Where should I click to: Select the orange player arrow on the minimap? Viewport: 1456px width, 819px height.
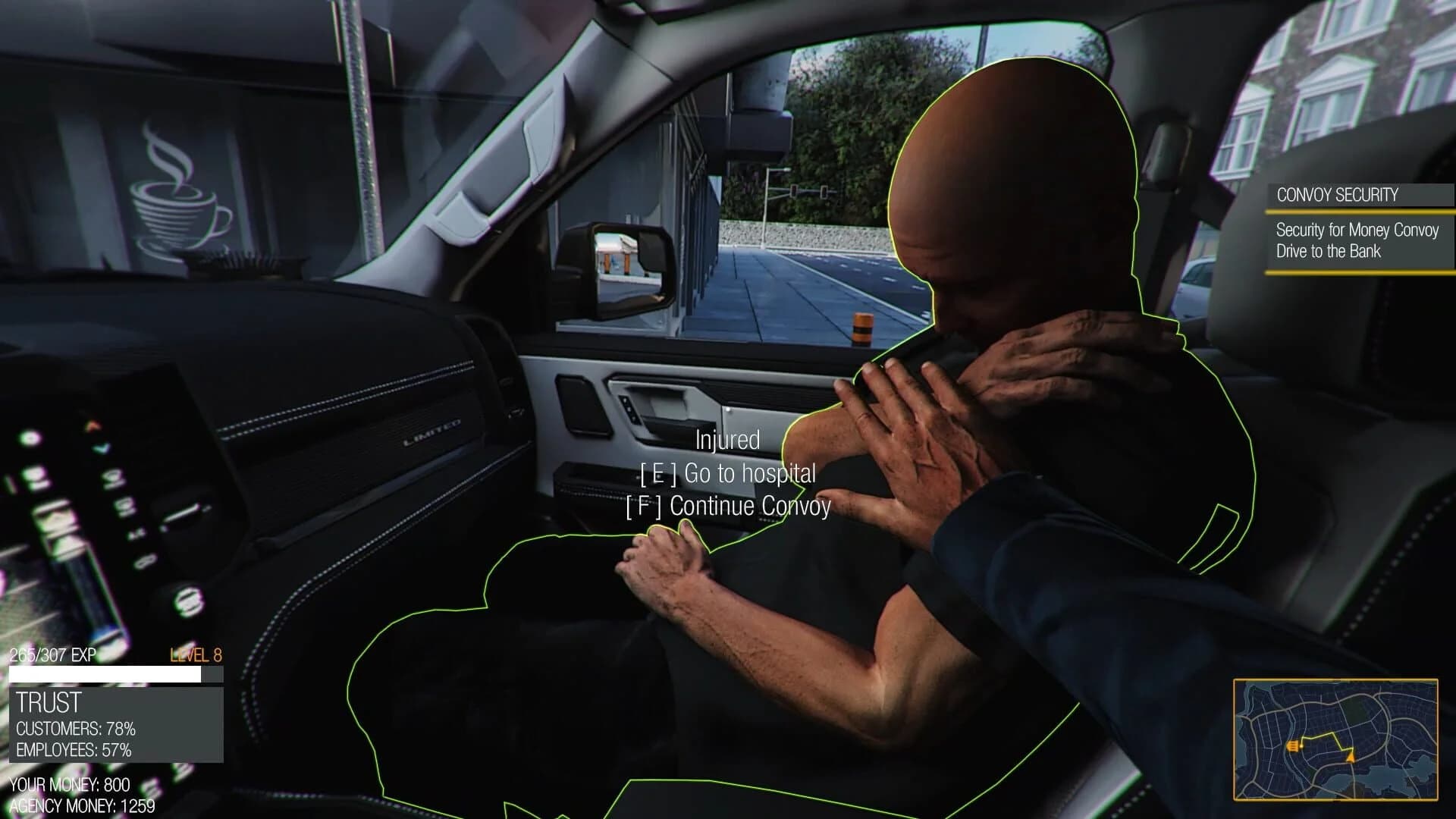(1351, 758)
